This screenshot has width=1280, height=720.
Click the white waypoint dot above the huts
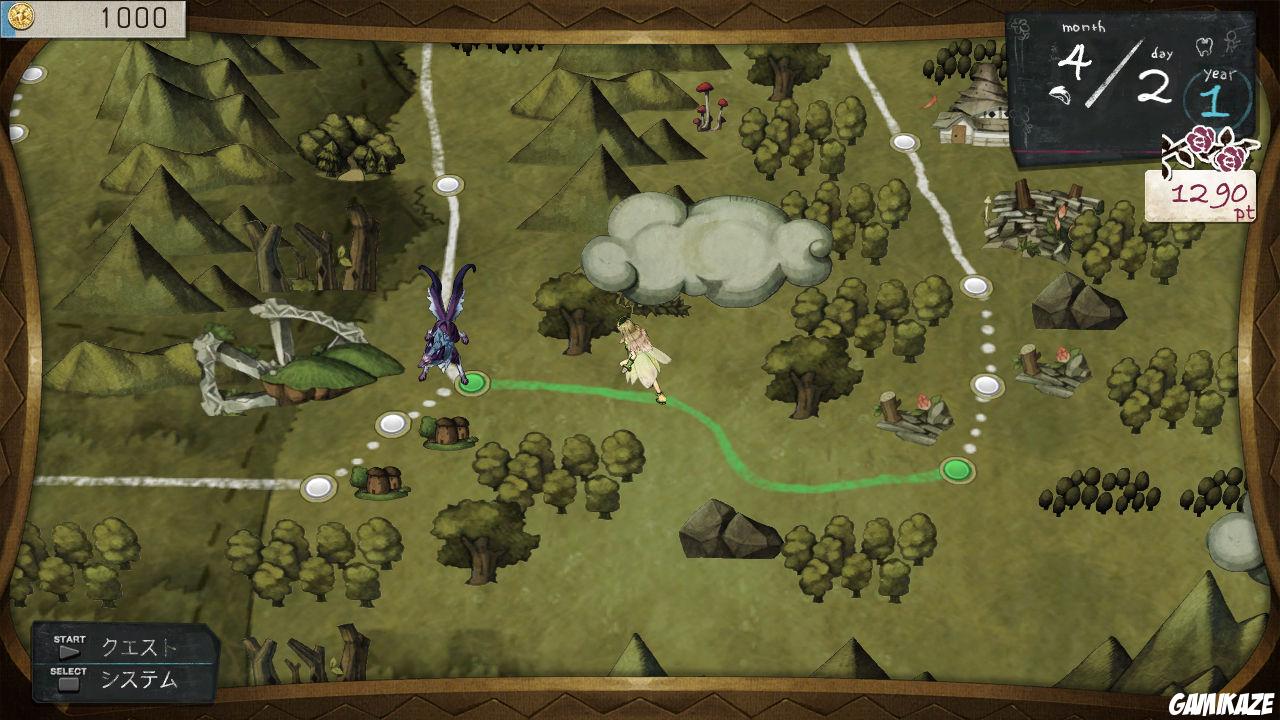coord(390,425)
